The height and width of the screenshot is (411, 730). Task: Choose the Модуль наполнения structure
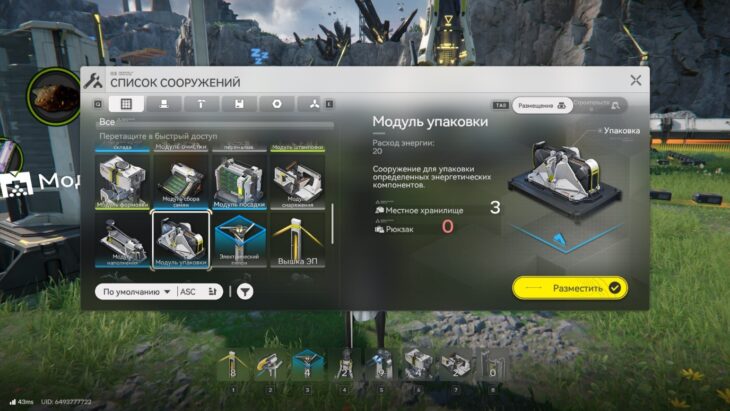coord(122,241)
